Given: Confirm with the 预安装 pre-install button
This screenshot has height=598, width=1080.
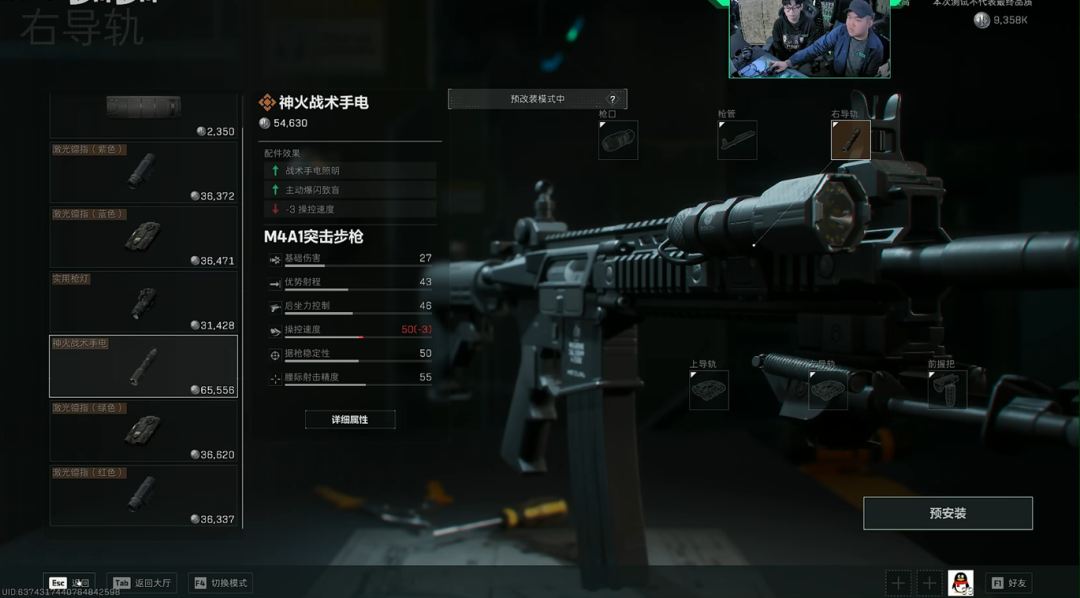Looking at the screenshot, I should point(947,513).
